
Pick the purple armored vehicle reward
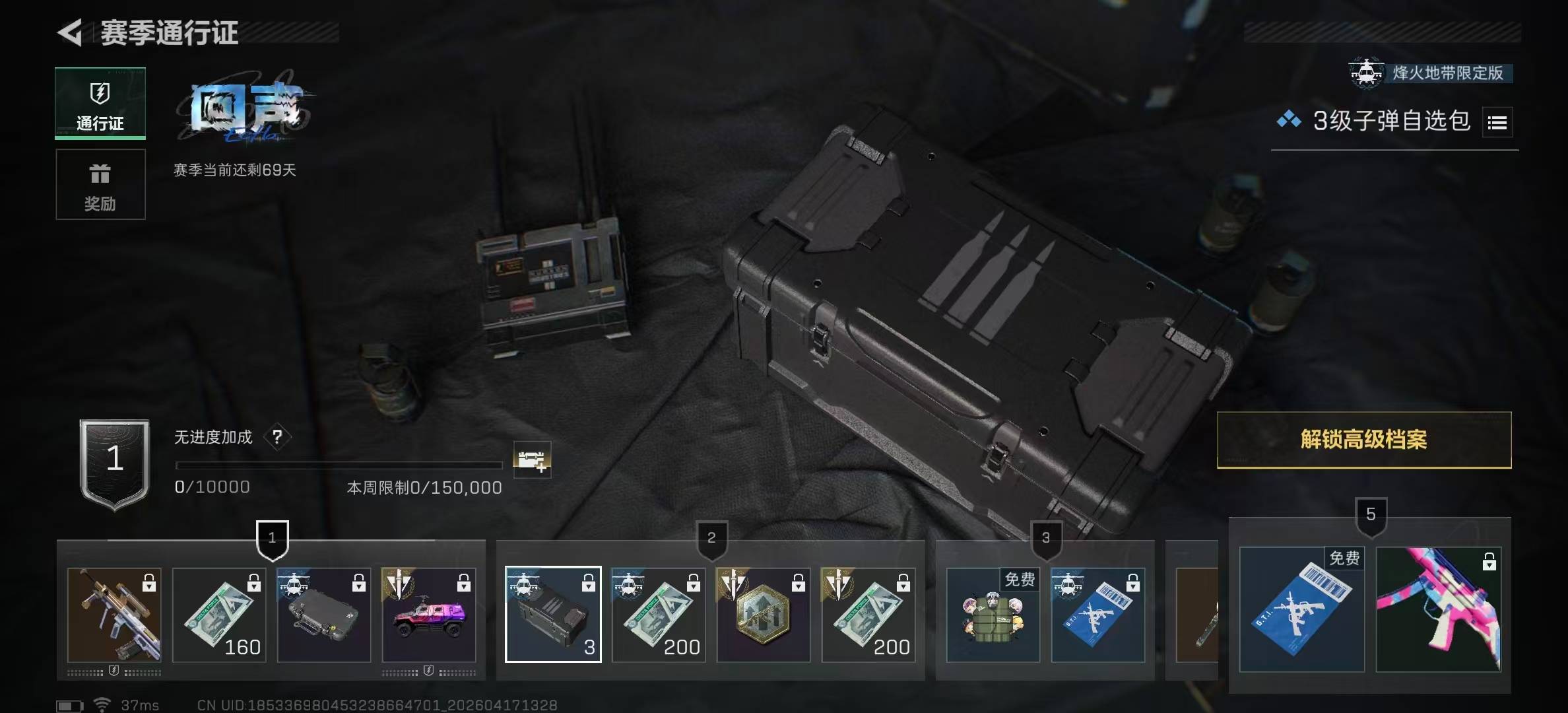pos(429,615)
